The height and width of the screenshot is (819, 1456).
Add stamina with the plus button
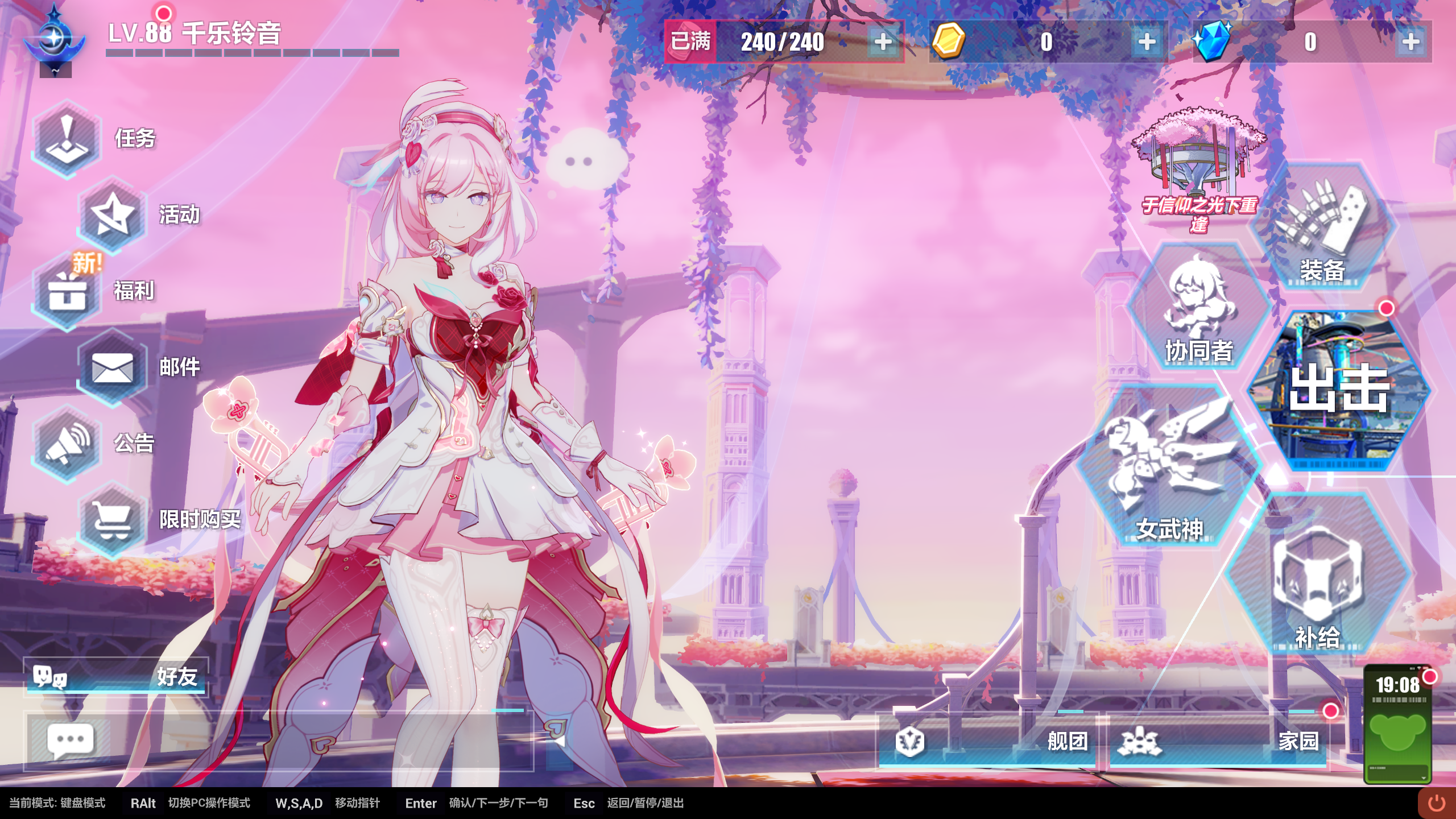(x=883, y=42)
